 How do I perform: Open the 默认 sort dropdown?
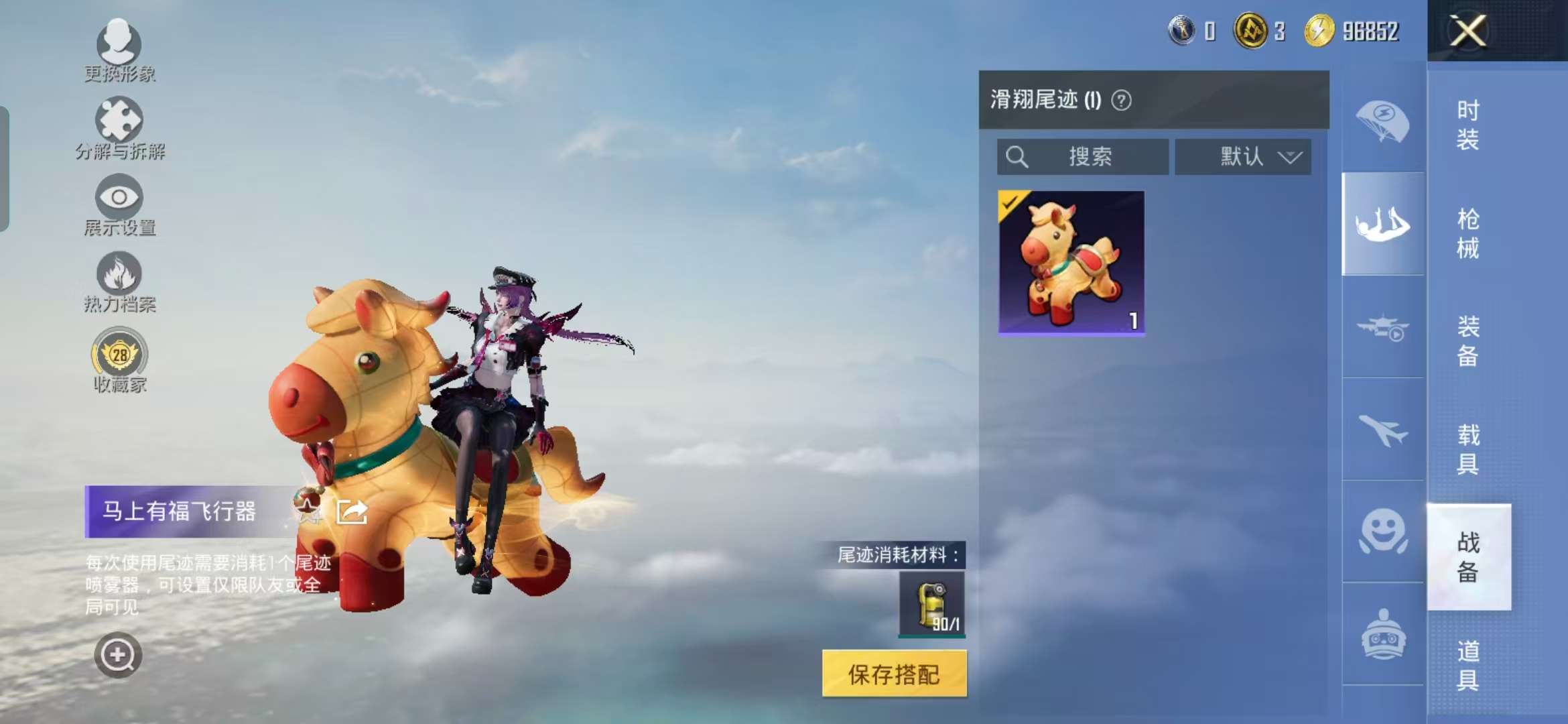click(1243, 157)
